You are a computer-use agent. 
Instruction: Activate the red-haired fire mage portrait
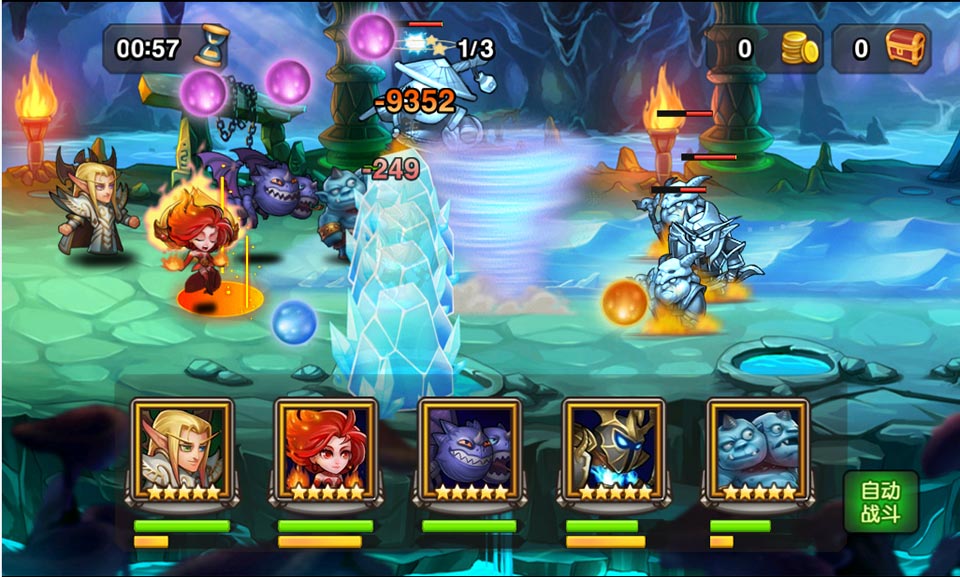click(x=326, y=448)
